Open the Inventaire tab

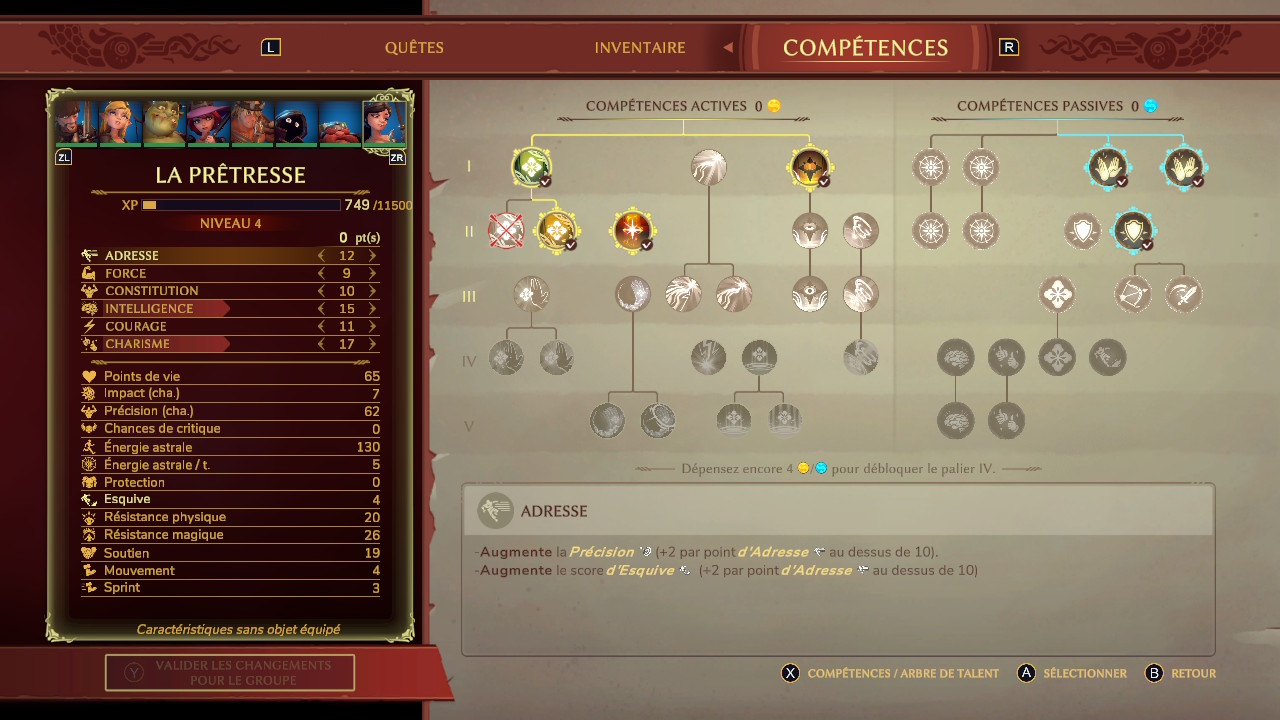point(640,48)
